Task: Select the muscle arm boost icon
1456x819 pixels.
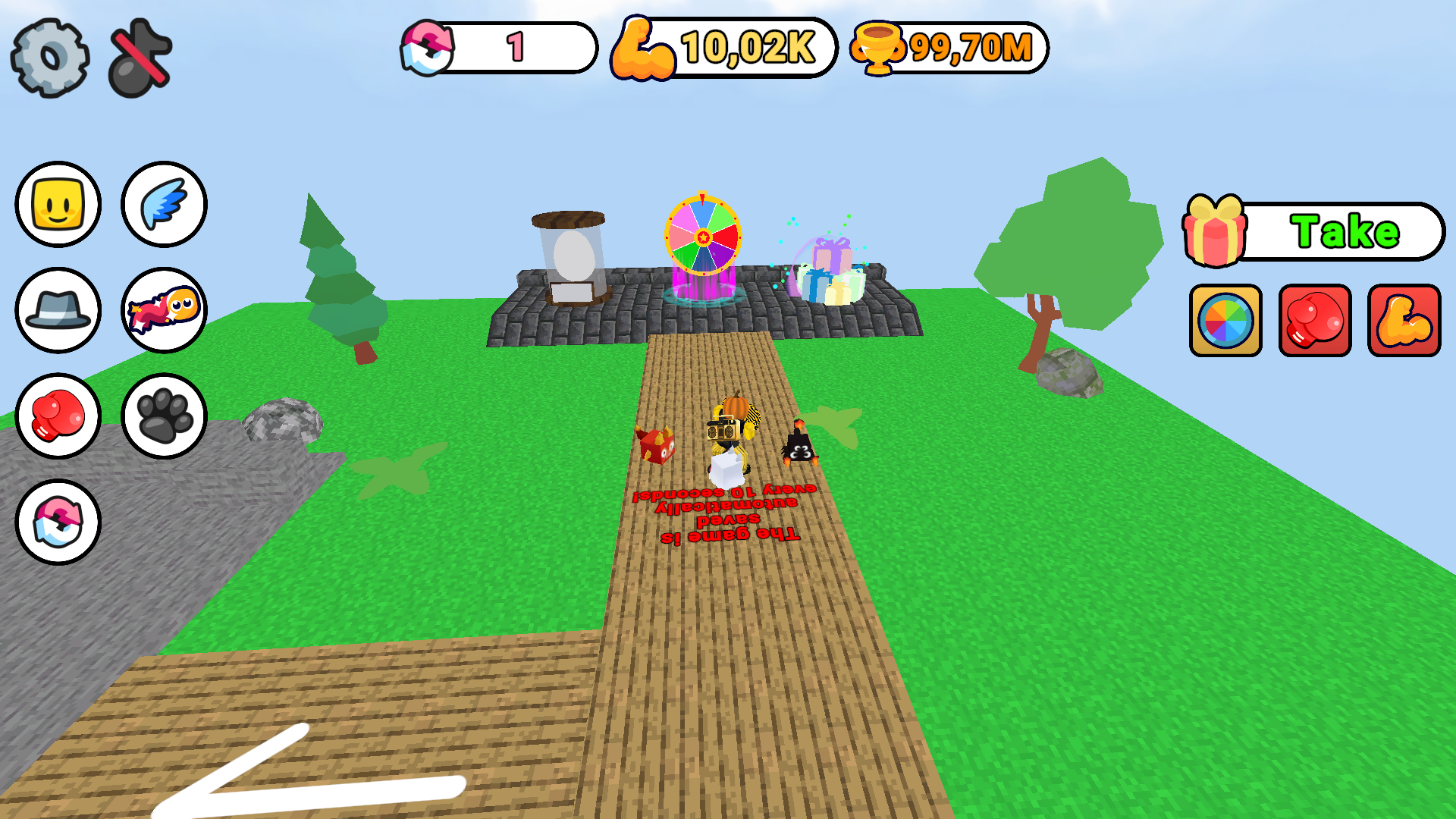Action: pyautogui.click(x=1404, y=321)
